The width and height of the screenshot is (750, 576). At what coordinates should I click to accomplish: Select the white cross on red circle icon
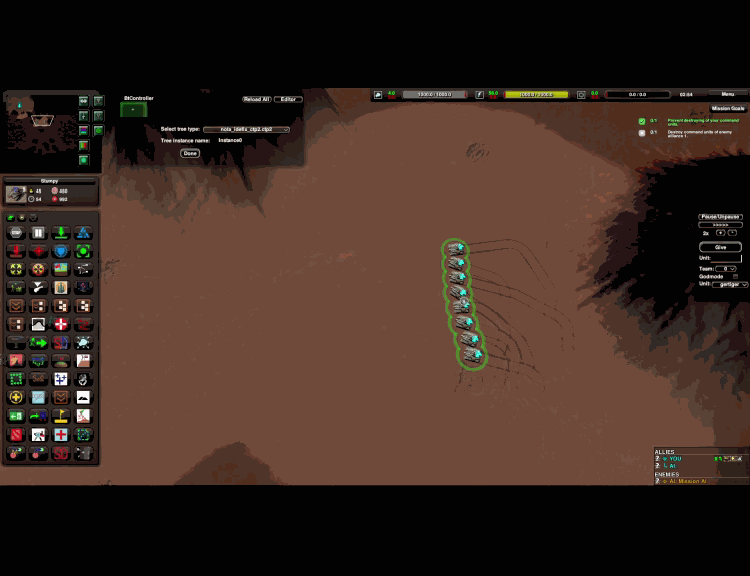pyautogui.click(x=61, y=325)
